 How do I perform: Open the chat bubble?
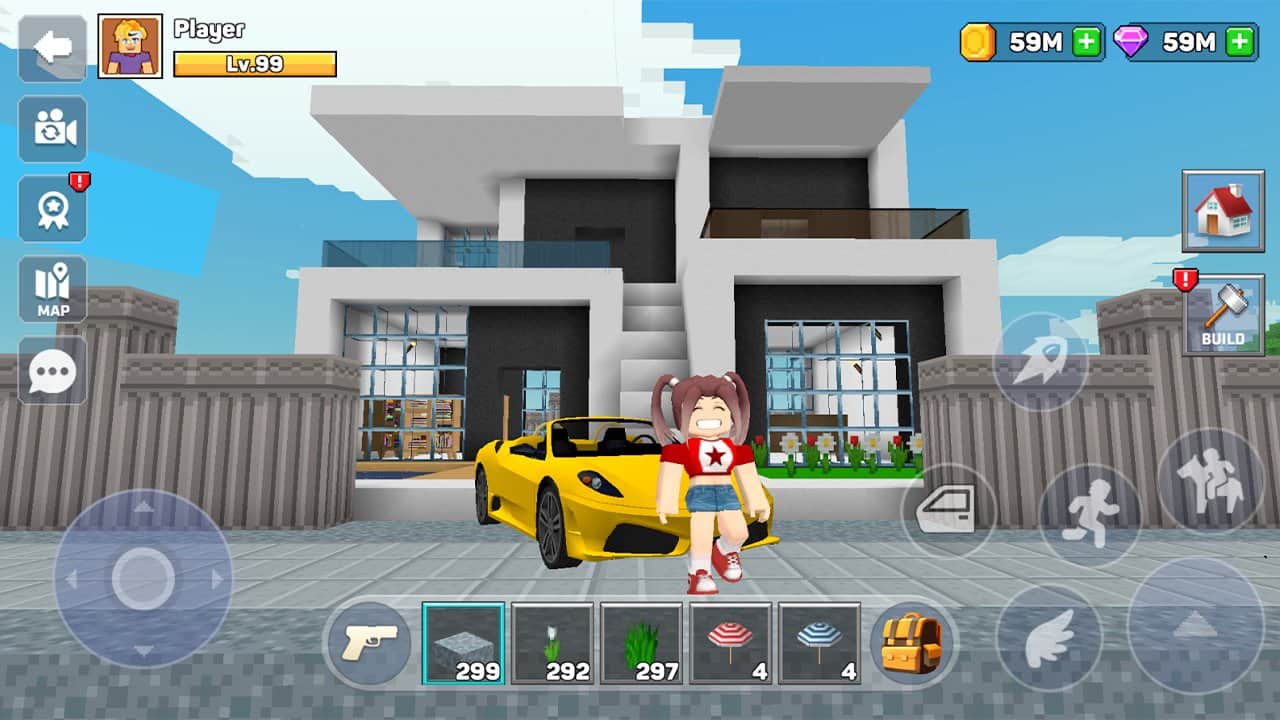(52, 372)
